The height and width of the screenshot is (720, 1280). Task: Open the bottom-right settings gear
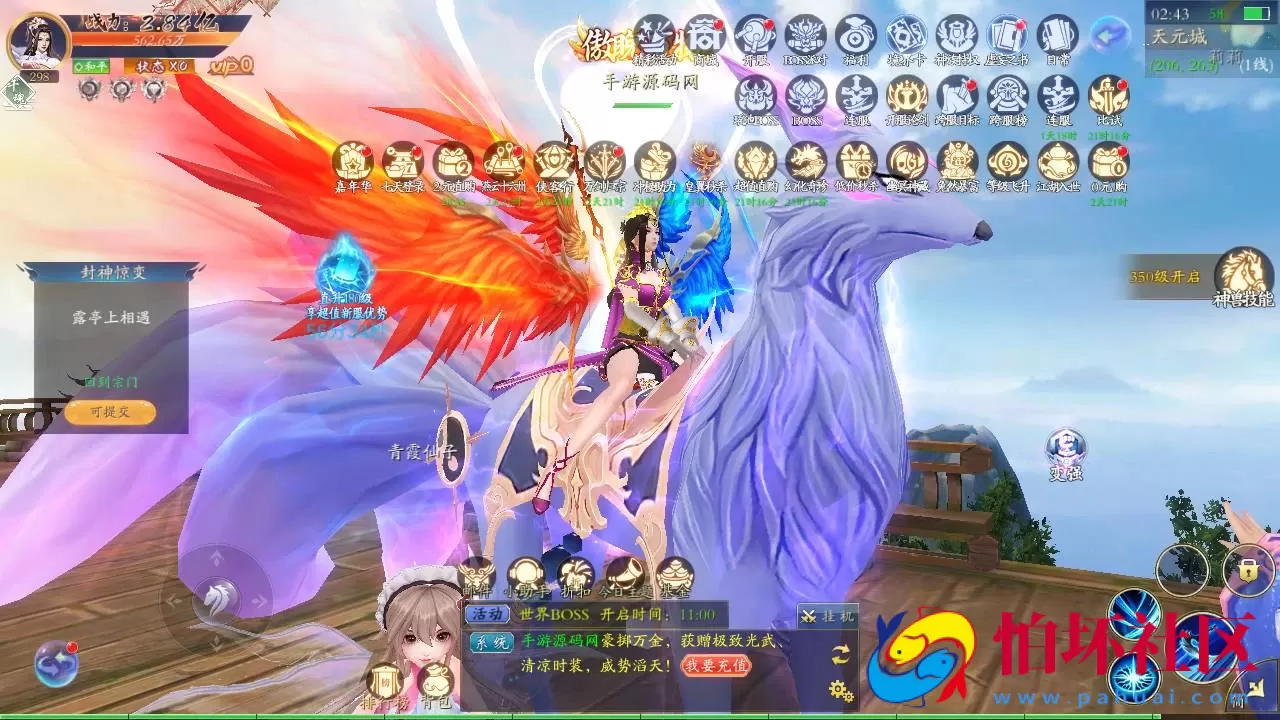pos(838,690)
